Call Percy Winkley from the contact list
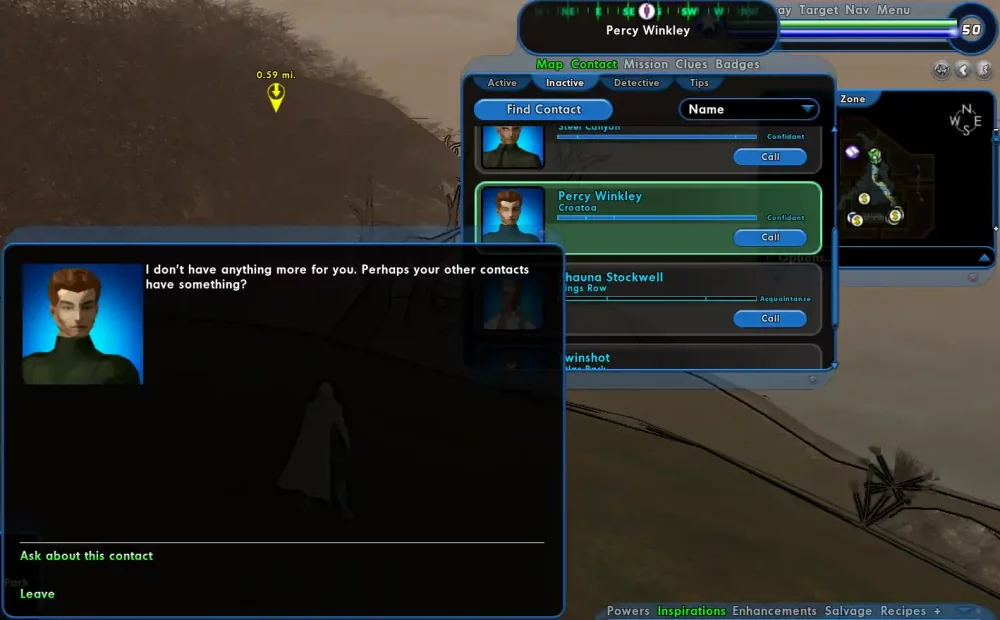 tap(769, 238)
